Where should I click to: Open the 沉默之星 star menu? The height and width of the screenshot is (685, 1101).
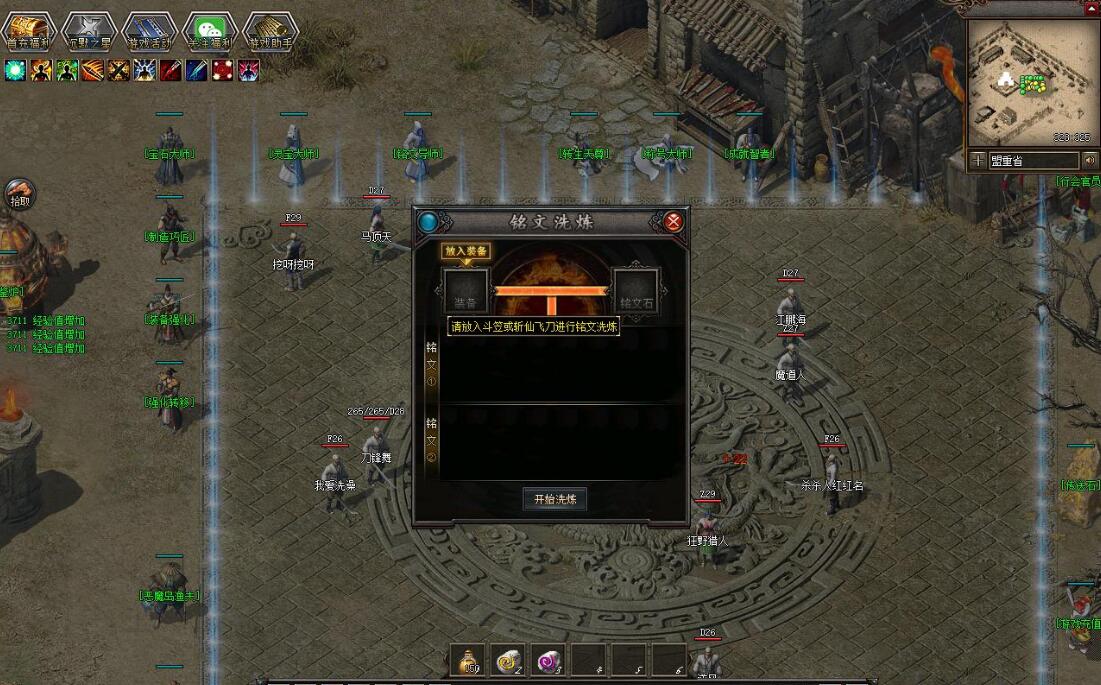(x=88, y=31)
